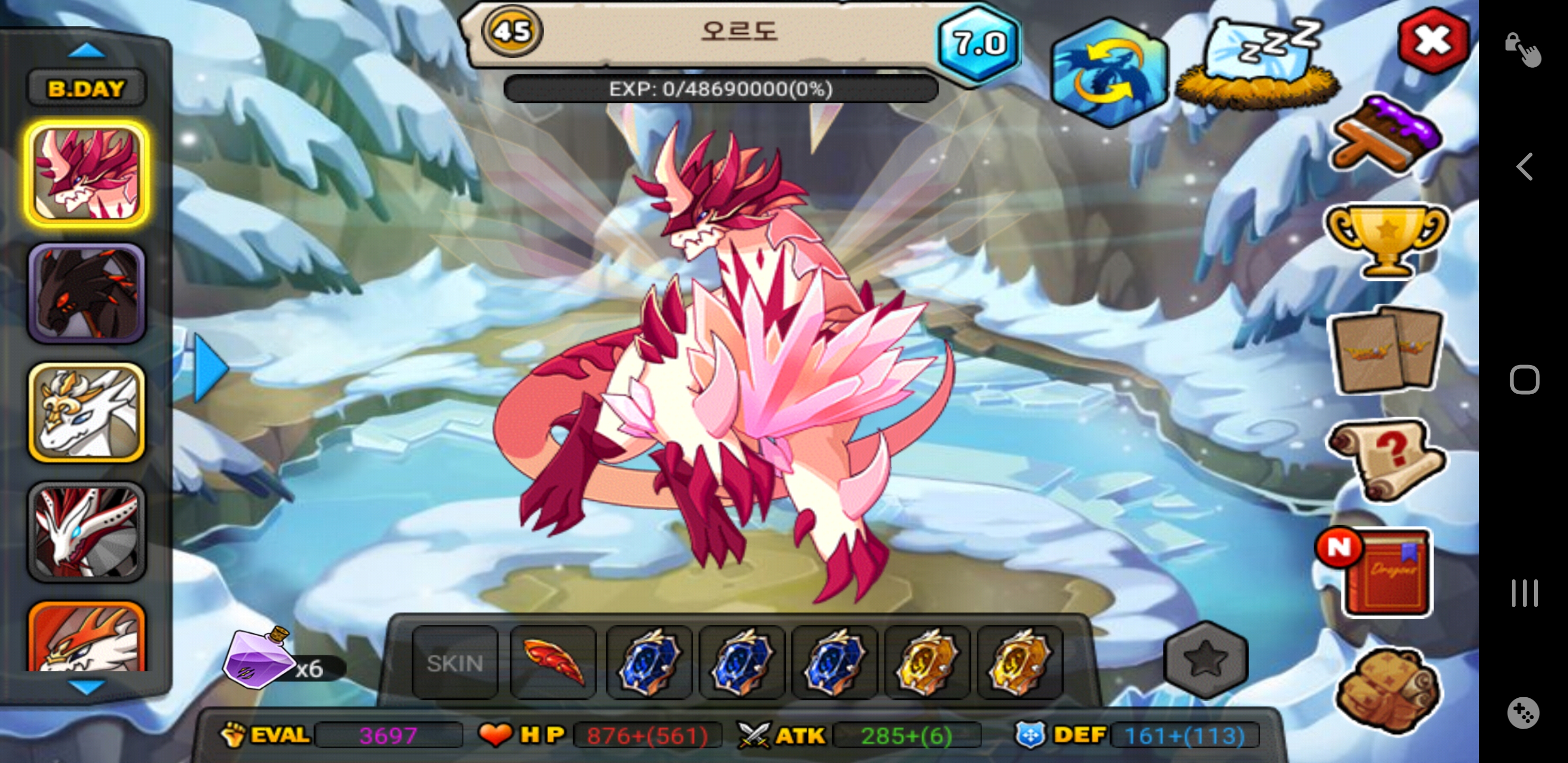Open the red dragon book
This screenshot has width=1568, height=763.
click(x=1385, y=573)
